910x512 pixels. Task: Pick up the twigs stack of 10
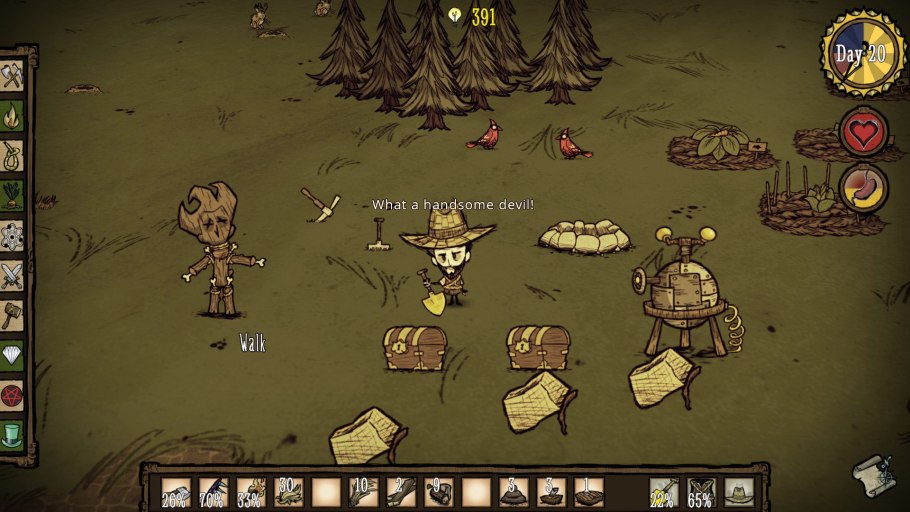pos(363,491)
